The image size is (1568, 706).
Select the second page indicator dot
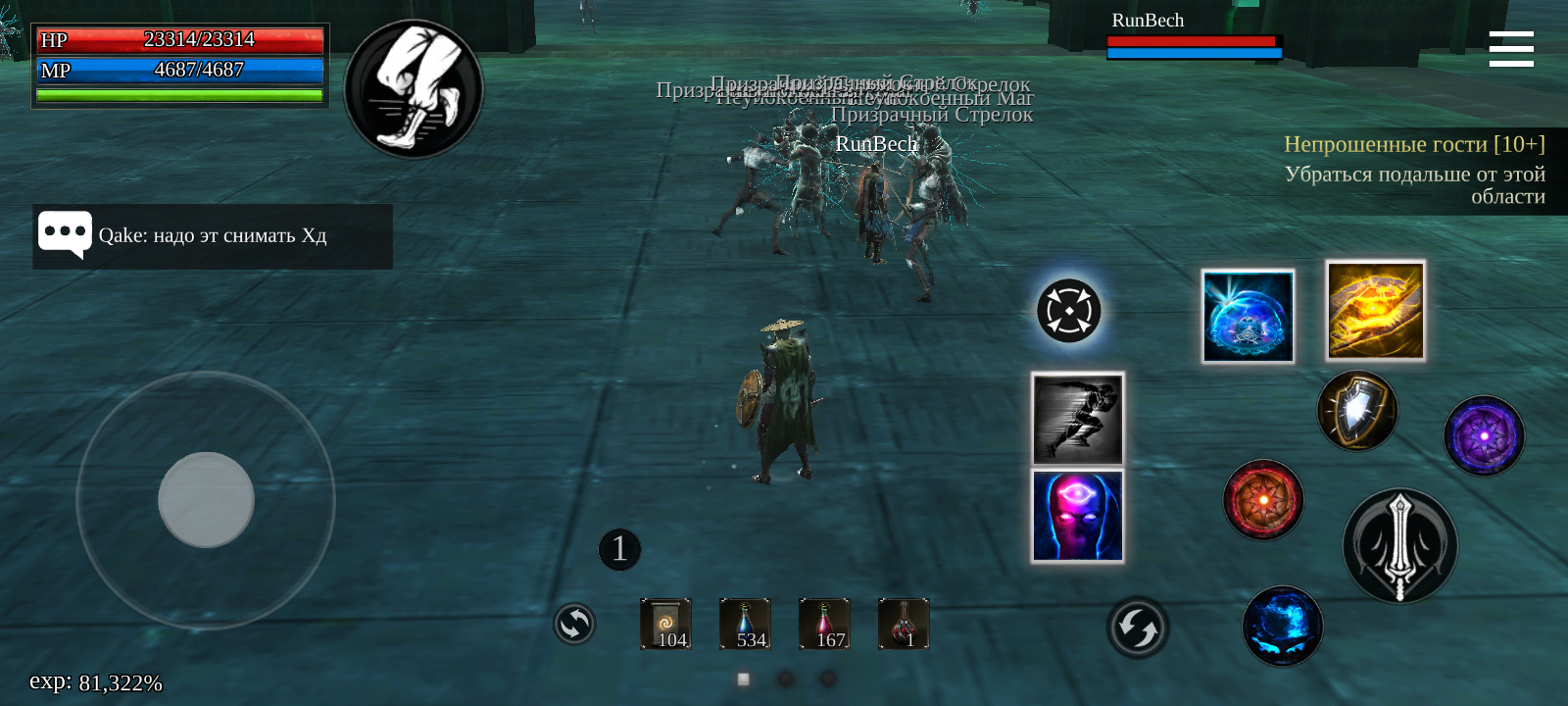pos(784,677)
